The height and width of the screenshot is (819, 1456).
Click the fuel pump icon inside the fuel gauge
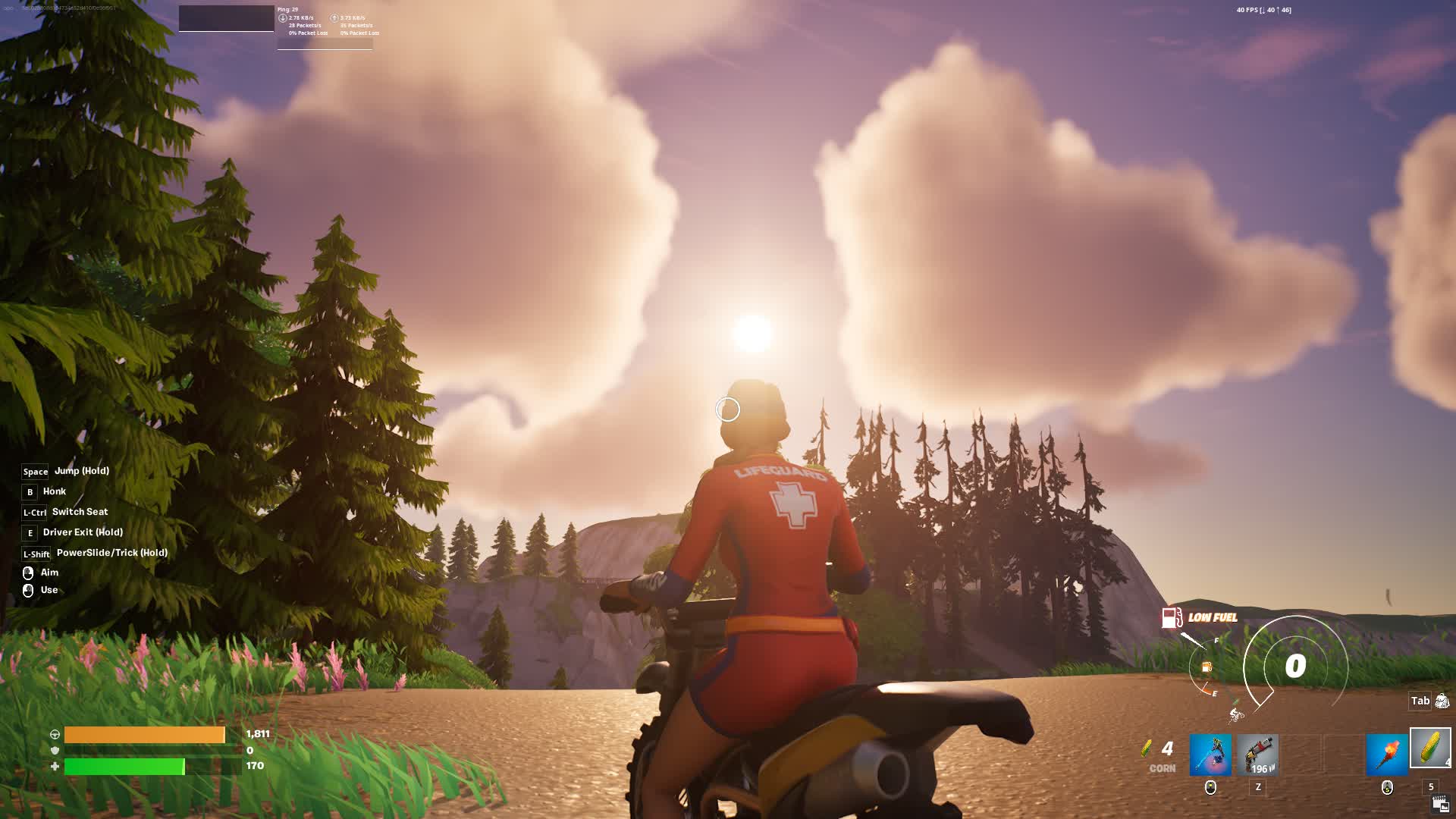(1206, 666)
